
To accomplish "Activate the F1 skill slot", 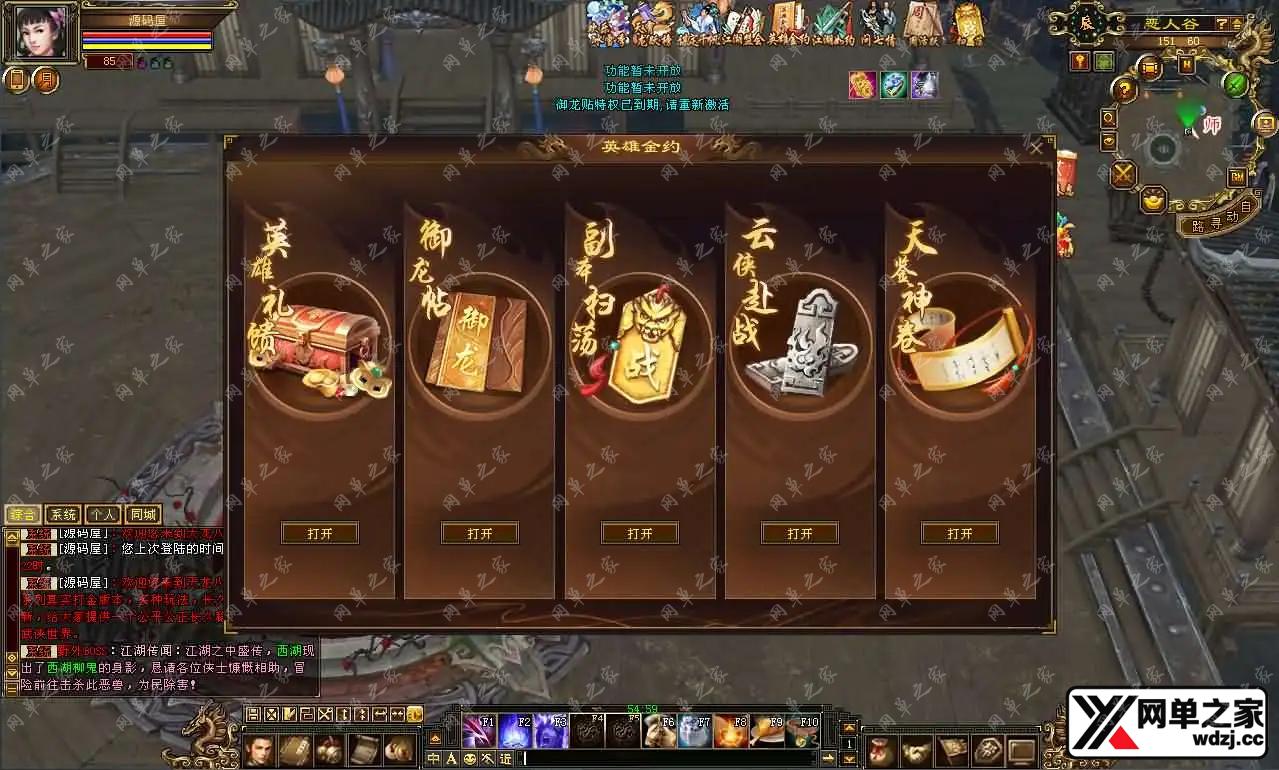I will tap(479, 731).
